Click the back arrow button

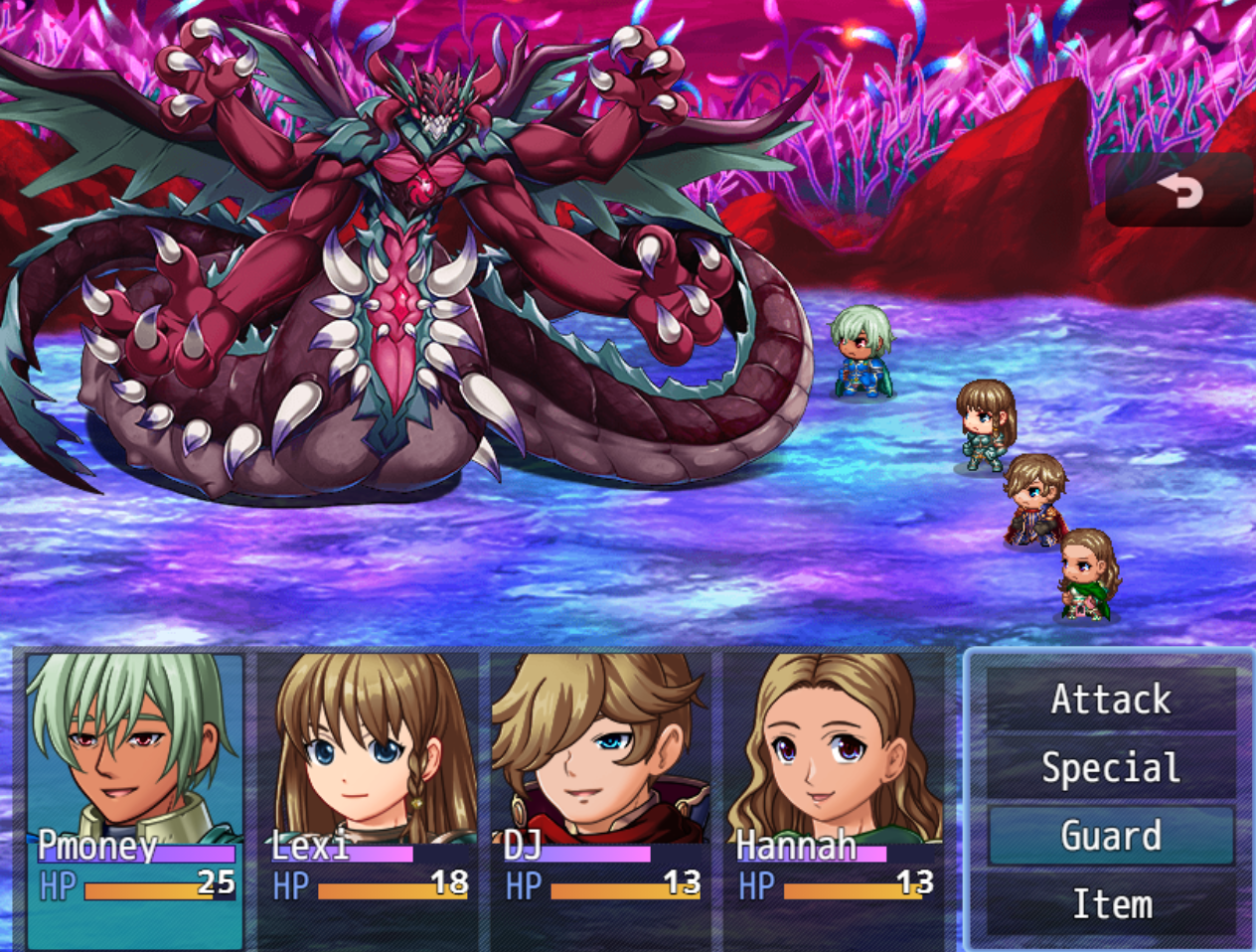(1179, 190)
